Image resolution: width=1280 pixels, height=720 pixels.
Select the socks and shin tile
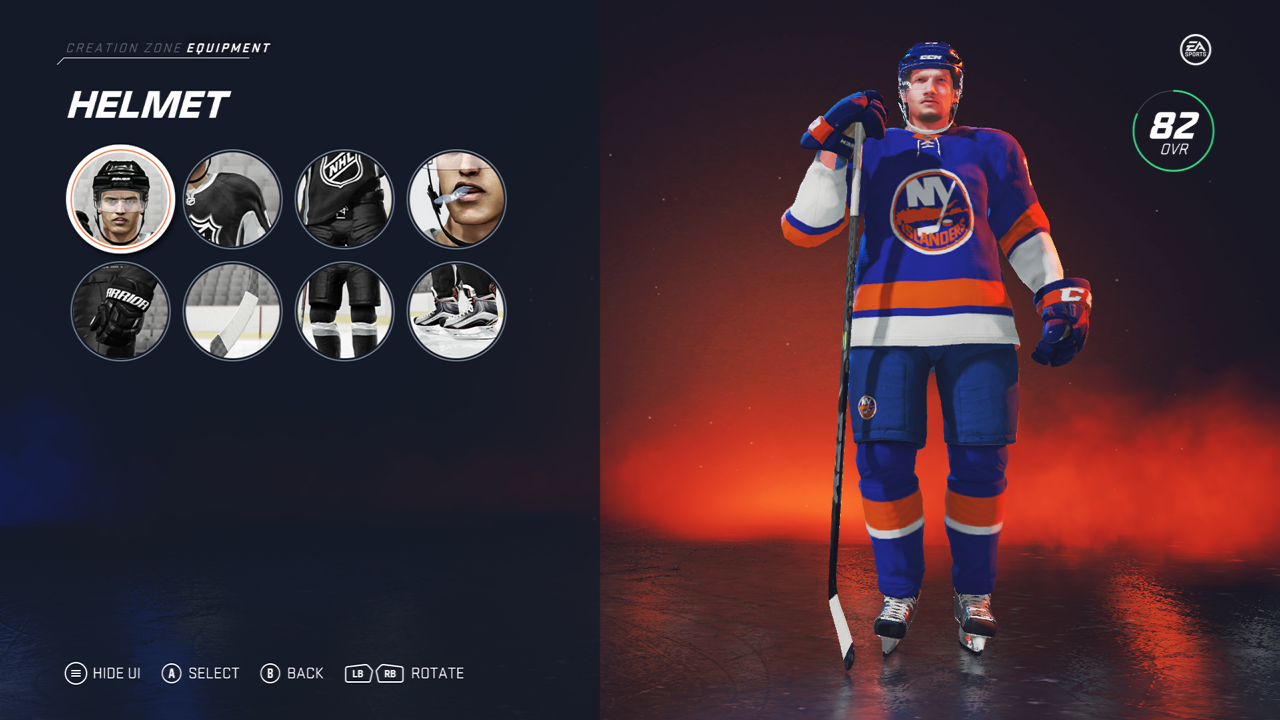[x=345, y=311]
